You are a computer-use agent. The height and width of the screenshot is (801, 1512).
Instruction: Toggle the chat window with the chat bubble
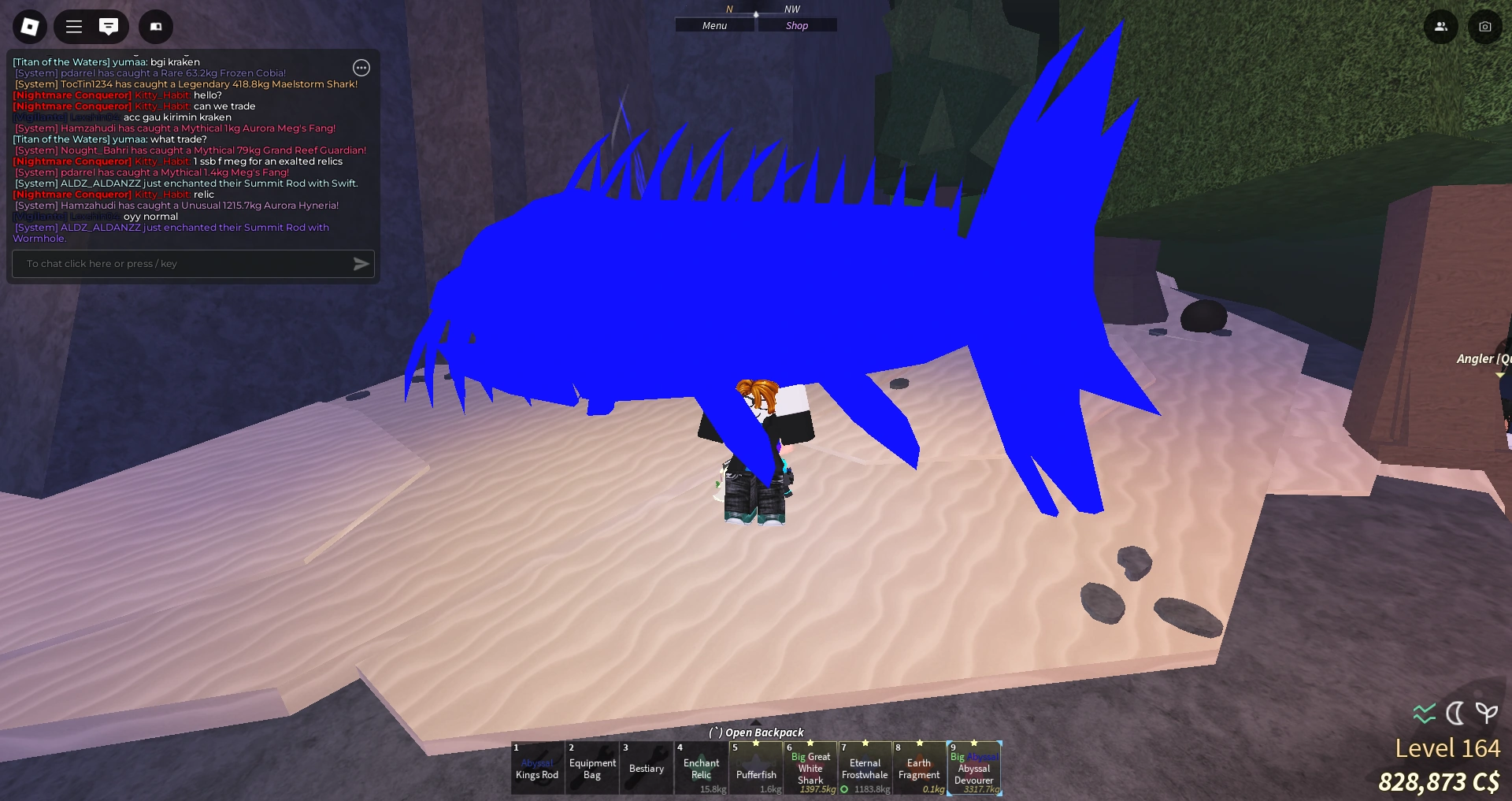109,26
